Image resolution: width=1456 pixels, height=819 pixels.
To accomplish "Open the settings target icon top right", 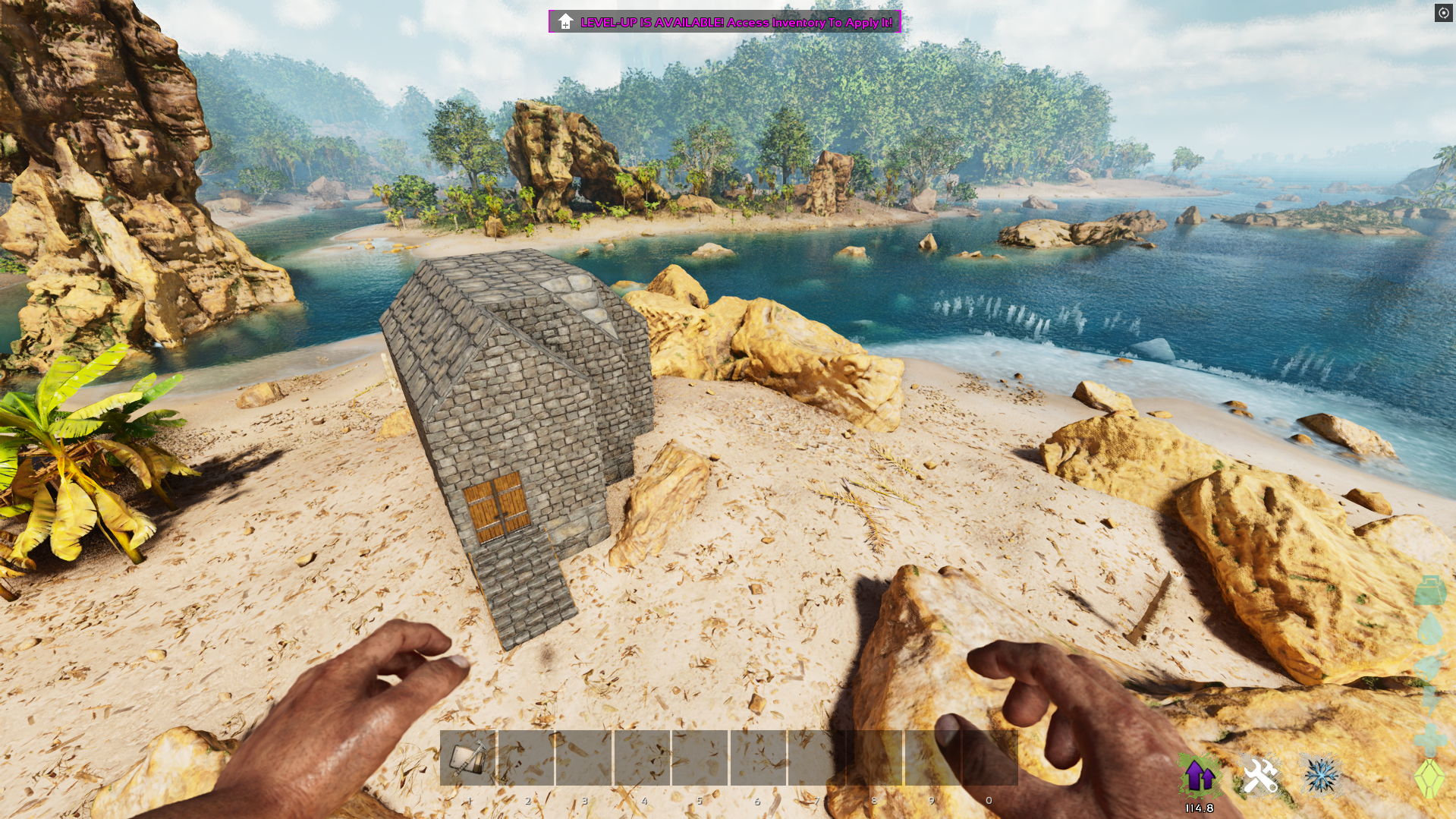I will [1442, 13].
